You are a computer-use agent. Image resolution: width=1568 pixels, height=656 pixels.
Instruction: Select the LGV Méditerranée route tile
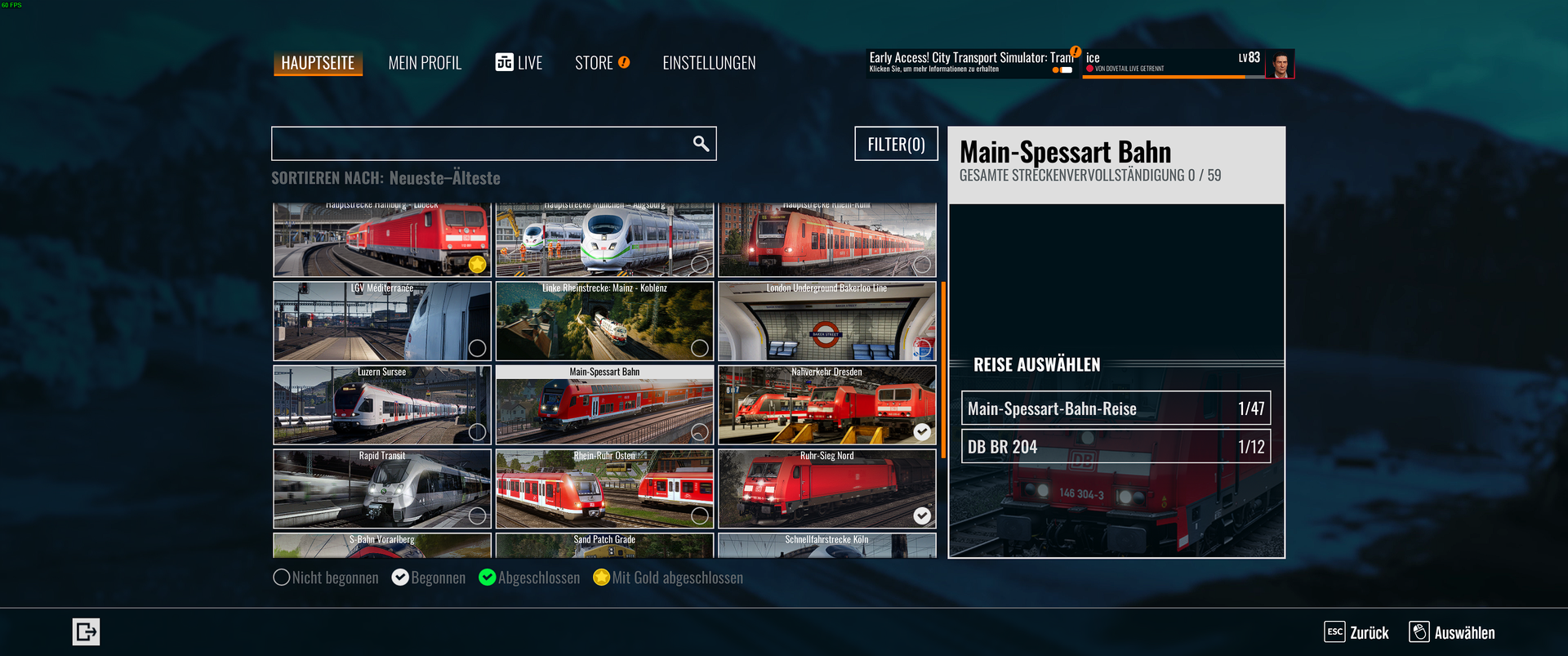[382, 322]
